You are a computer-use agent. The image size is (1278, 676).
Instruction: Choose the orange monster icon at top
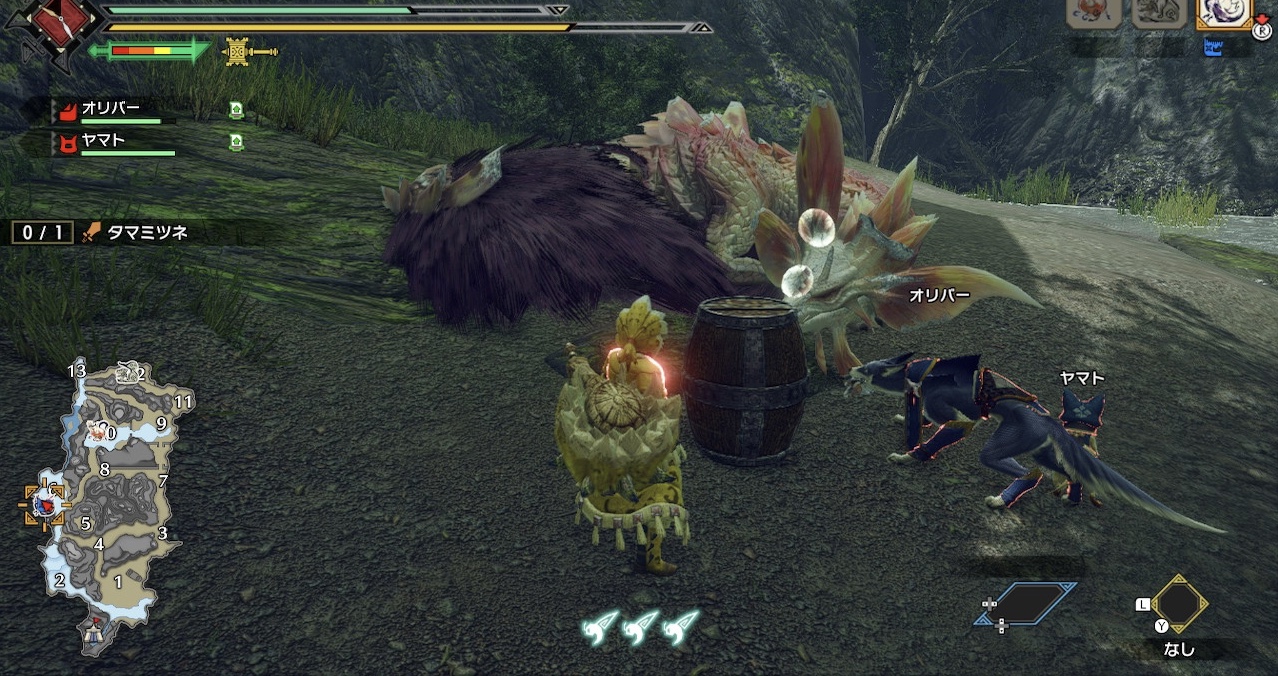[x=1093, y=13]
